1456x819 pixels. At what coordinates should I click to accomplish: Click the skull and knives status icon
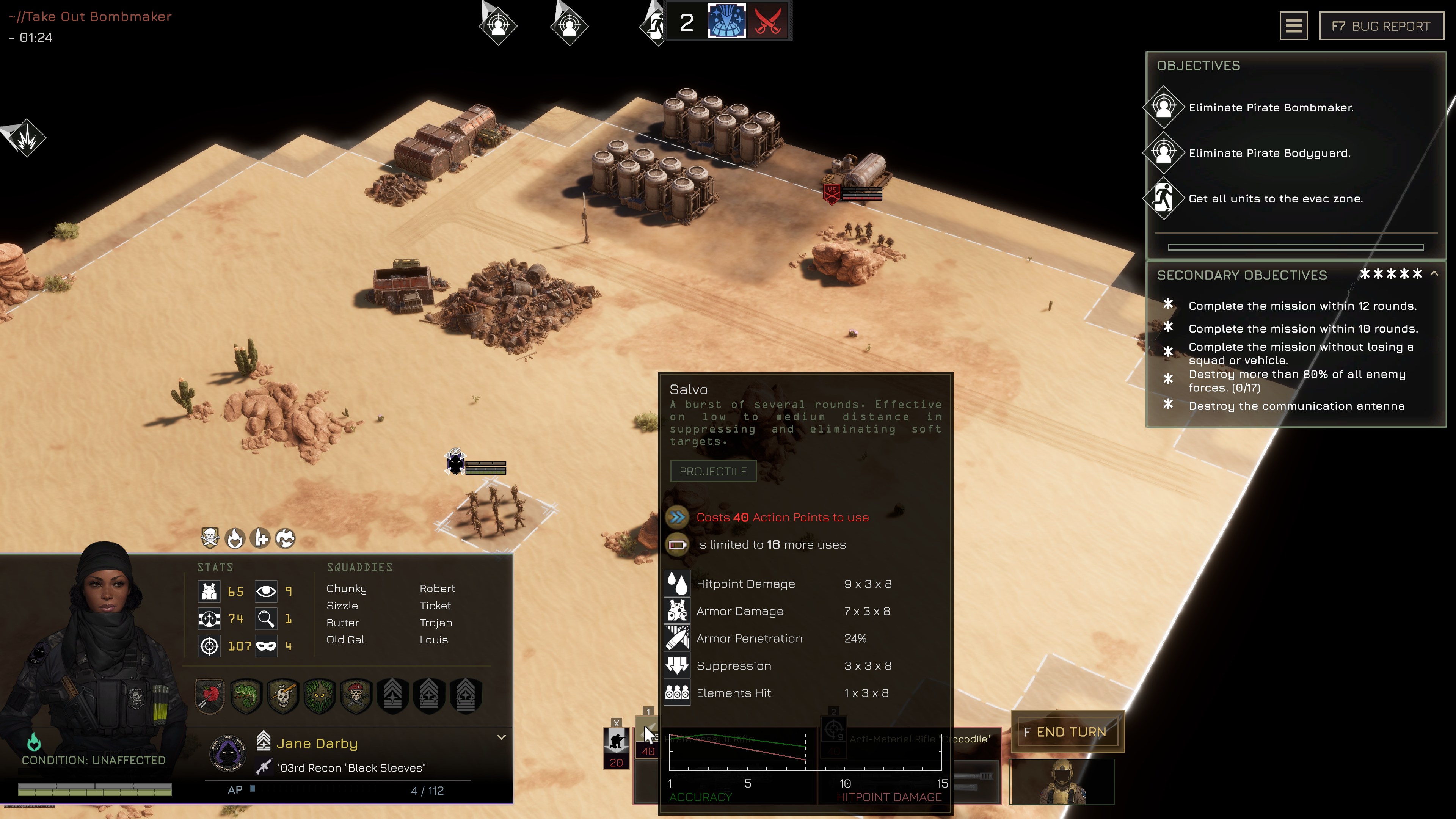tap(210, 538)
